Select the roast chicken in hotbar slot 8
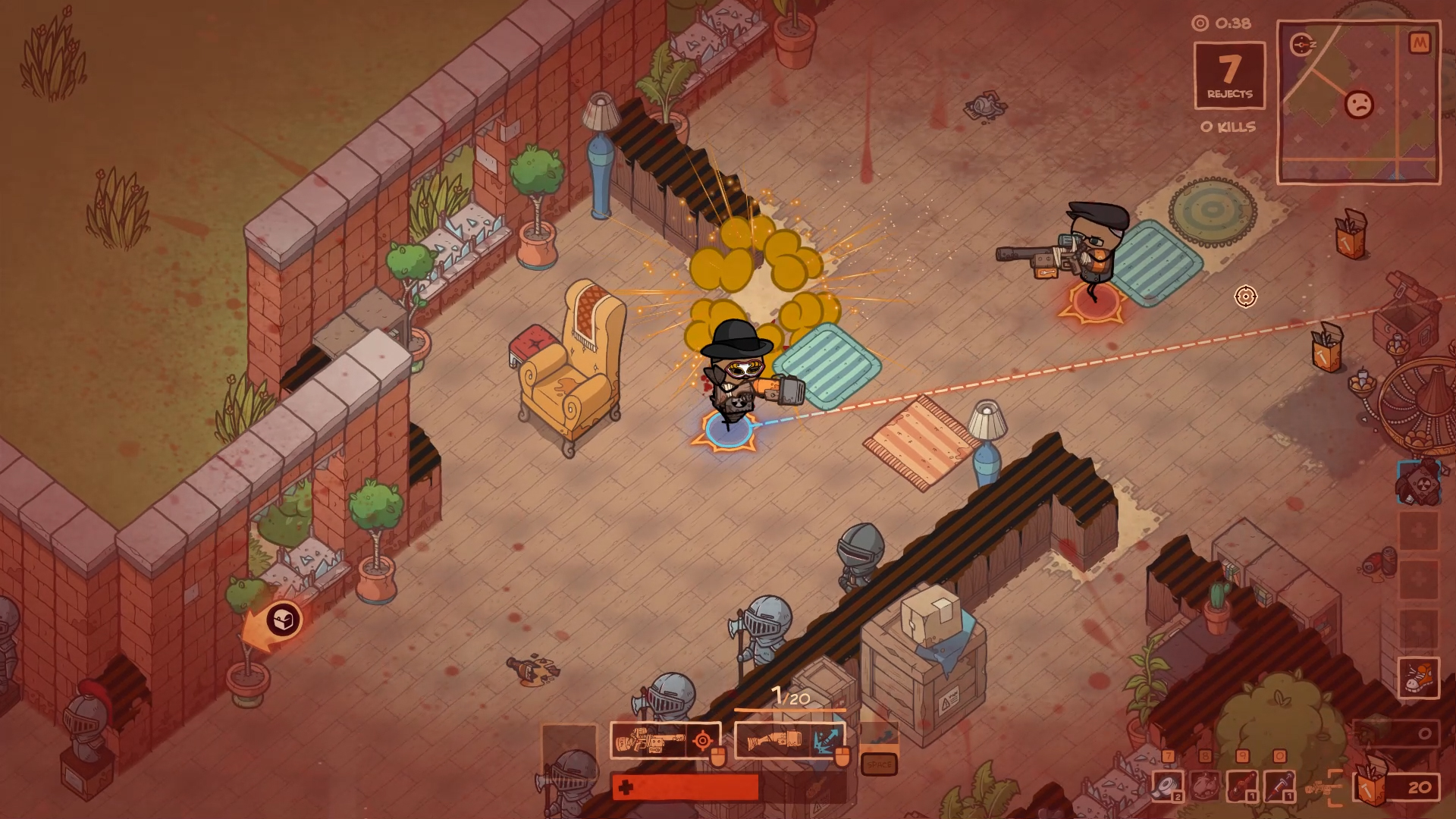Screen dimensions: 1456x819 1203,786
